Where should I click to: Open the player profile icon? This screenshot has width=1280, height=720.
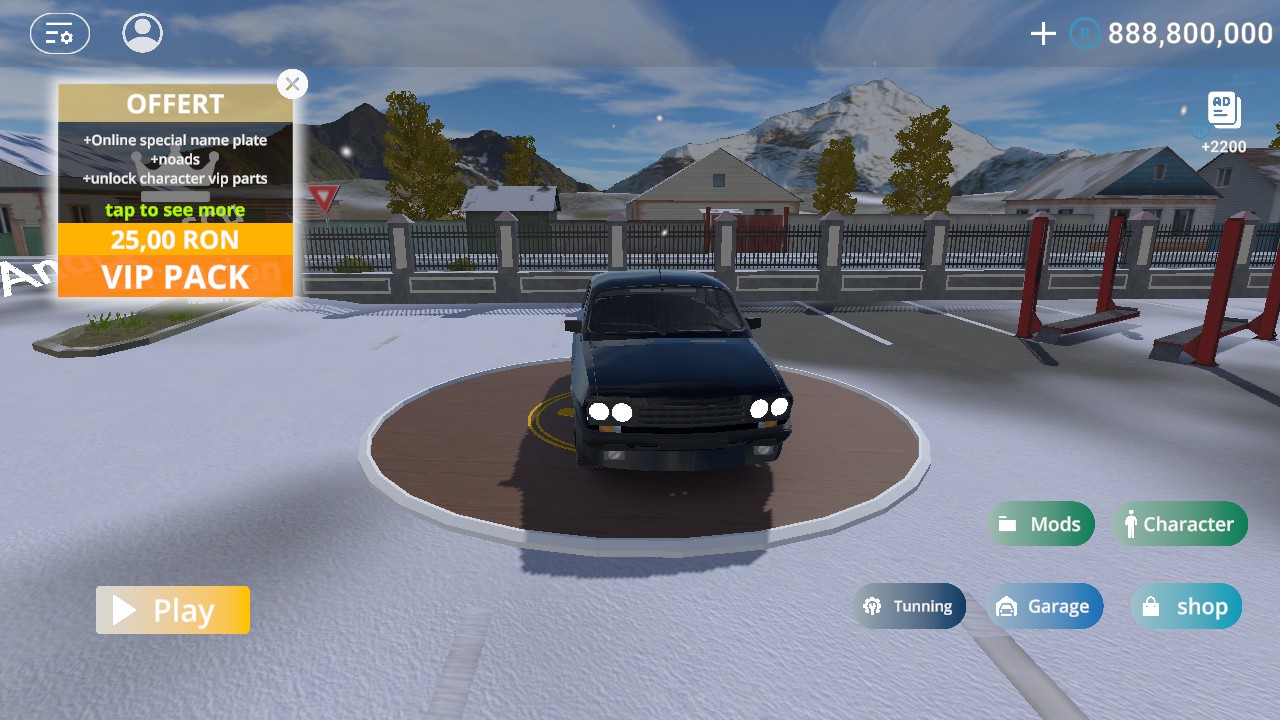(x=143, y=33)
